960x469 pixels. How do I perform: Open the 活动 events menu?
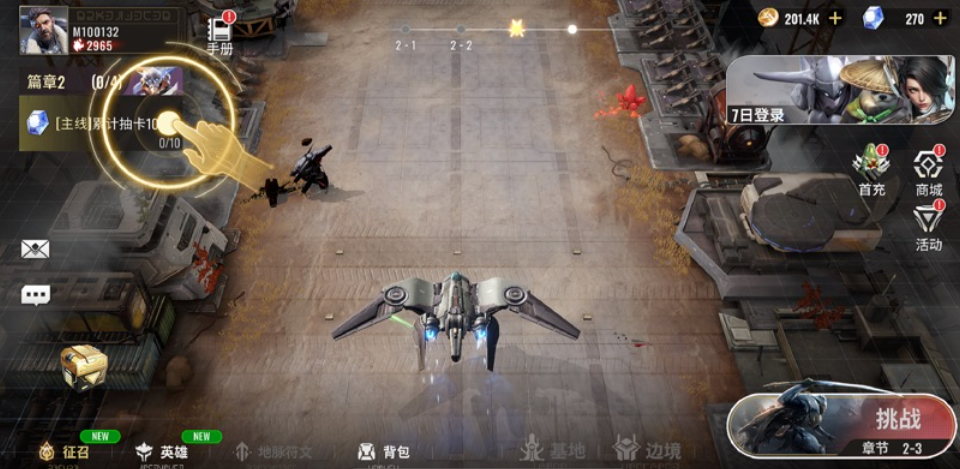pyautogui.click(x=929, y=226)
